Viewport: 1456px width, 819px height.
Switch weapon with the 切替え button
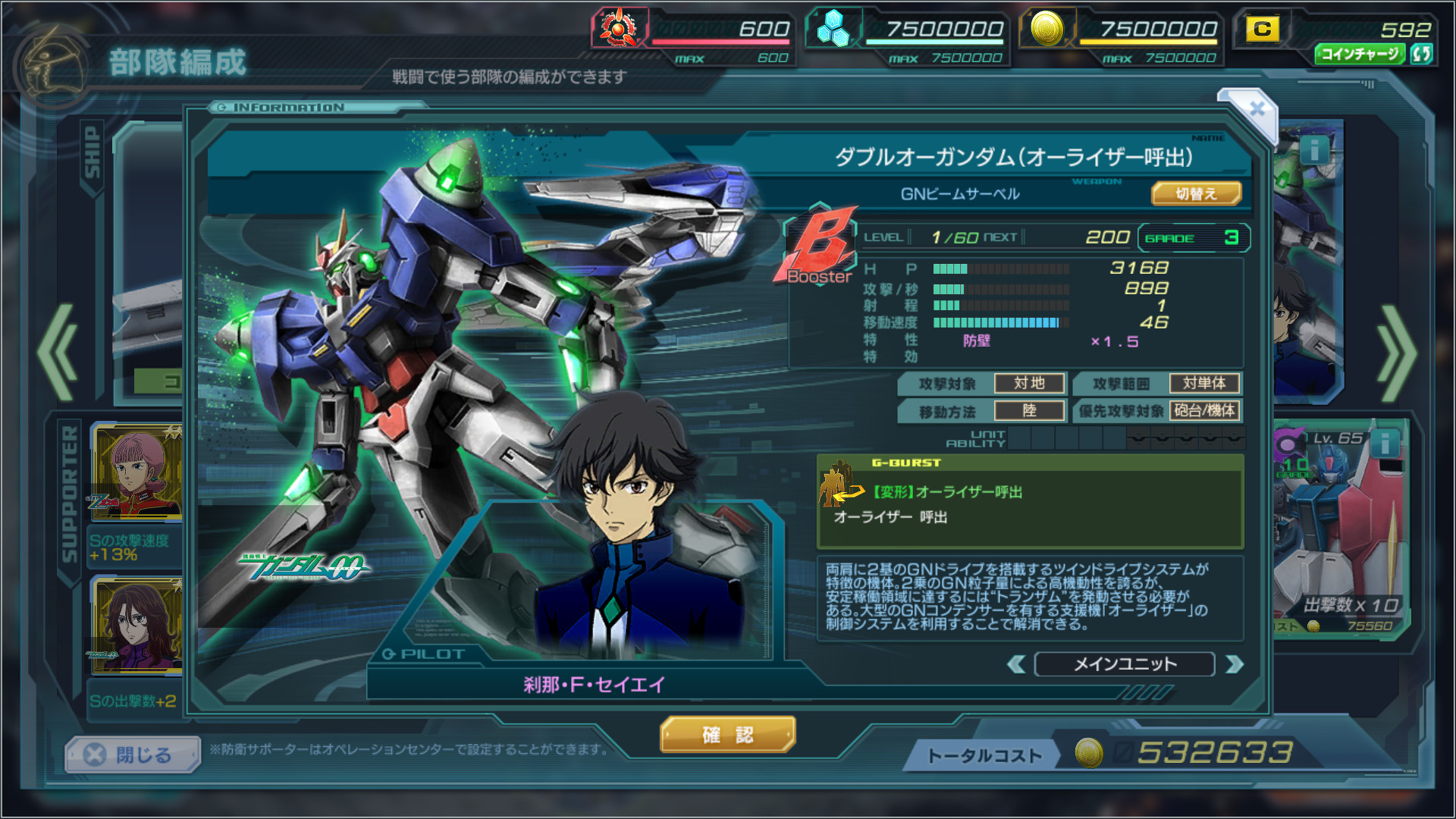[1196, 194]
